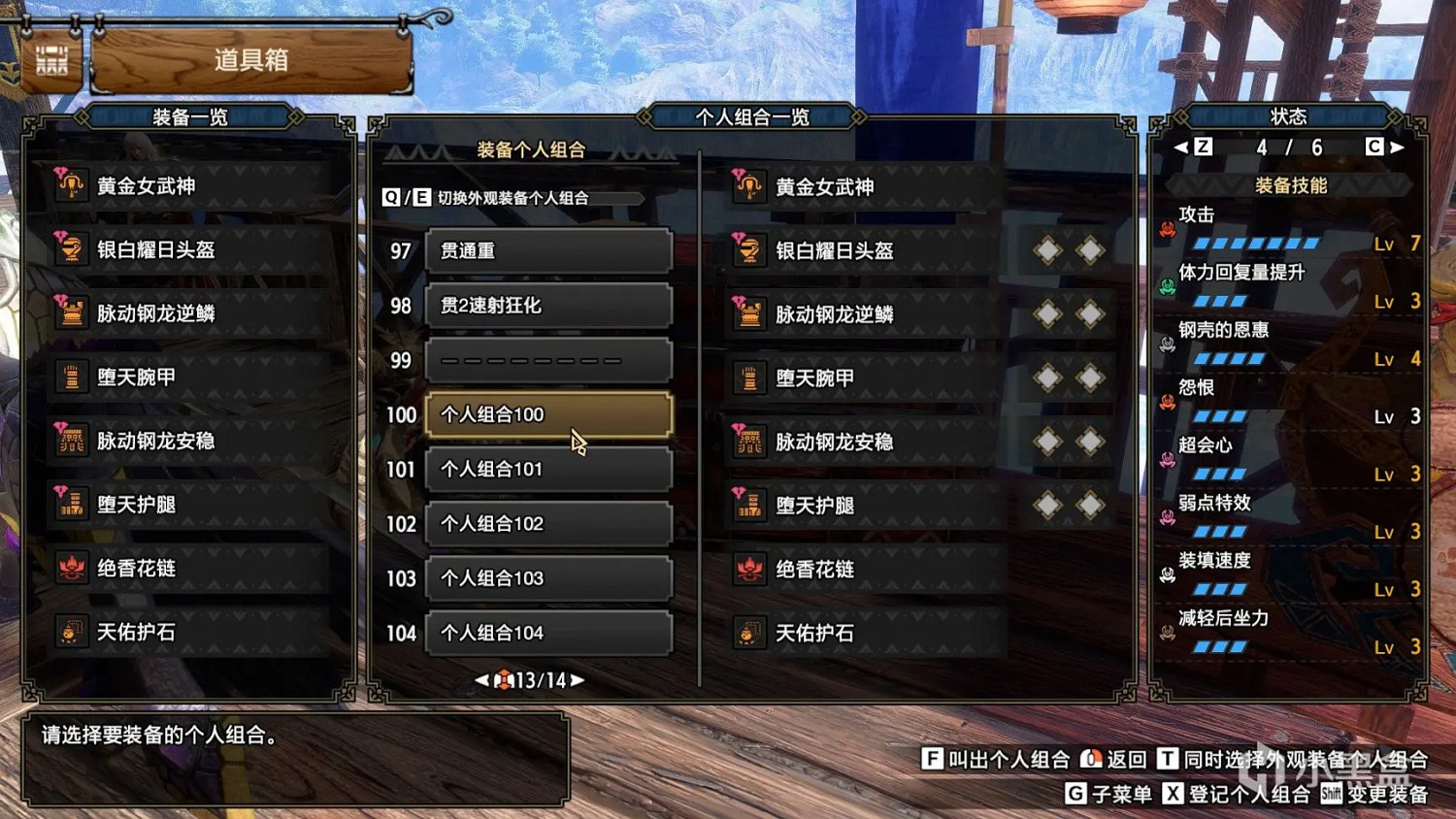The height and width of the screenshot is (819, 1456).
Task: Select the 脉动钢龙逆鳞 chest armor icon
Action: tap(70, 313)
